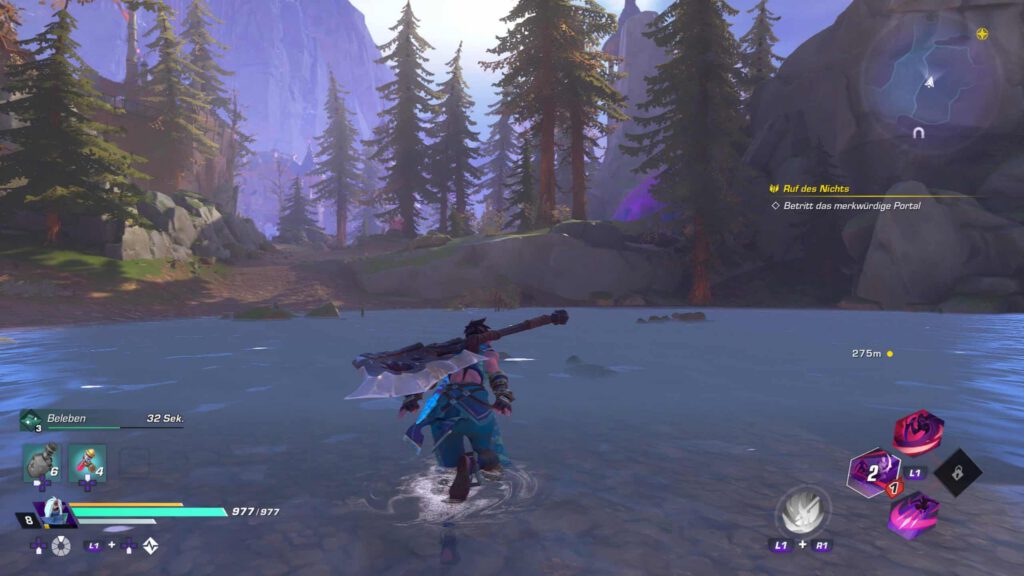
Task: Select the Beleben revive buff icon
Action: pyautogui.click(x=28, y=419)
